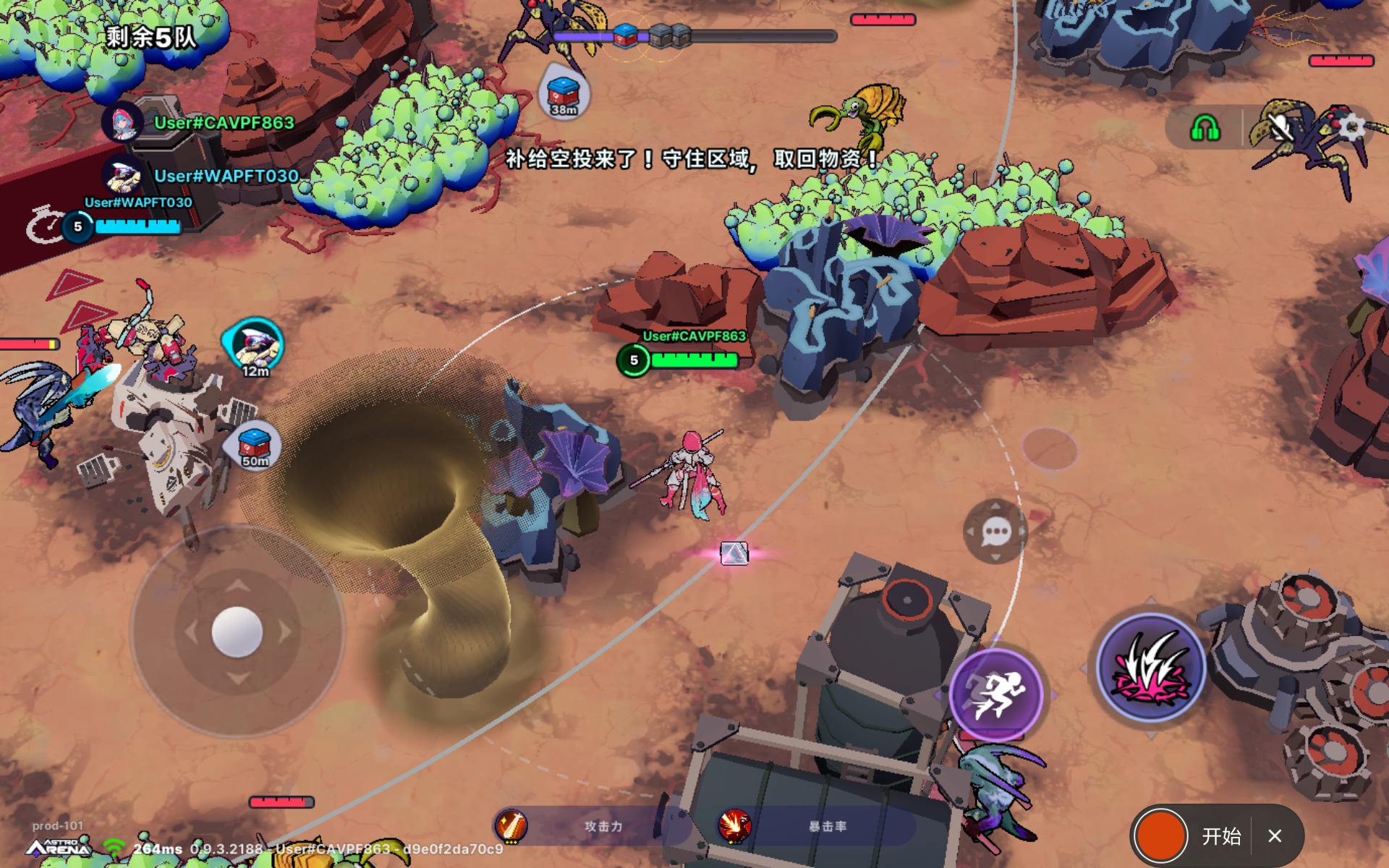
Task: Start screen recording with the orange button
Action: coord(1160,836)
